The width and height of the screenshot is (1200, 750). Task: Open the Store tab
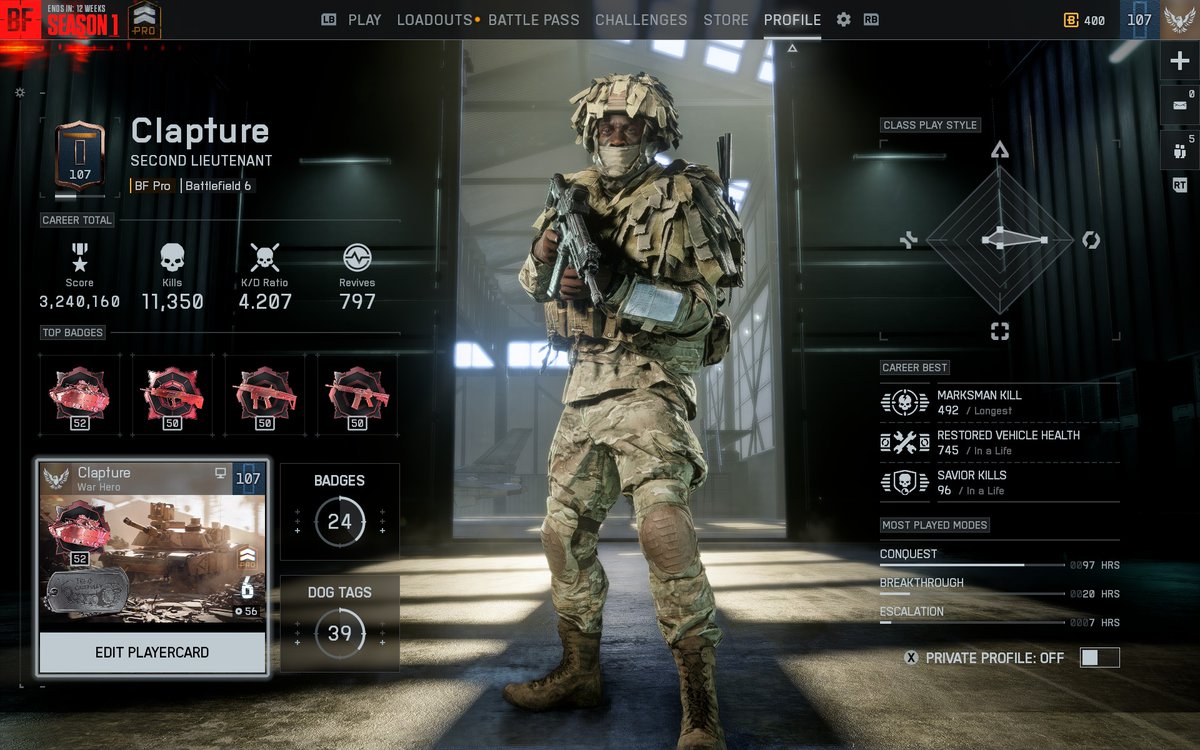click(x=725, y=20)
